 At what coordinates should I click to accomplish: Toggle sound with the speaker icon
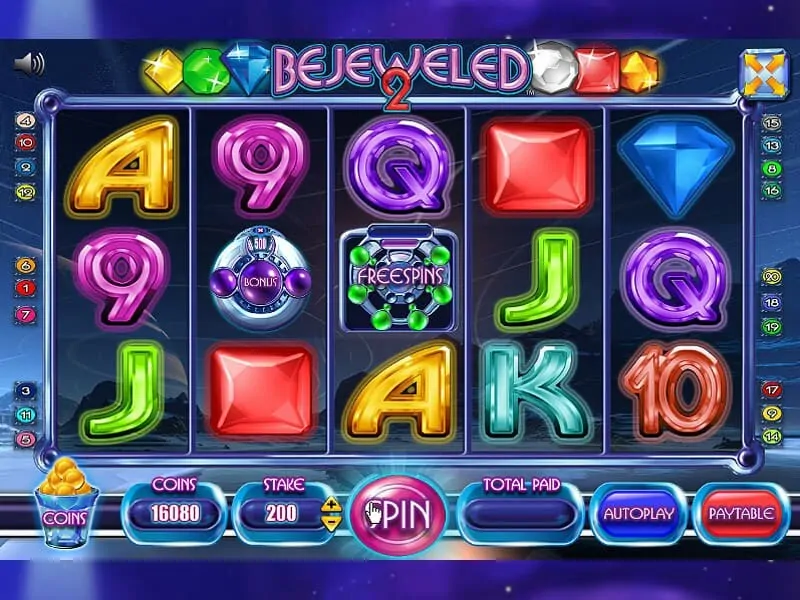click(30, 65)
